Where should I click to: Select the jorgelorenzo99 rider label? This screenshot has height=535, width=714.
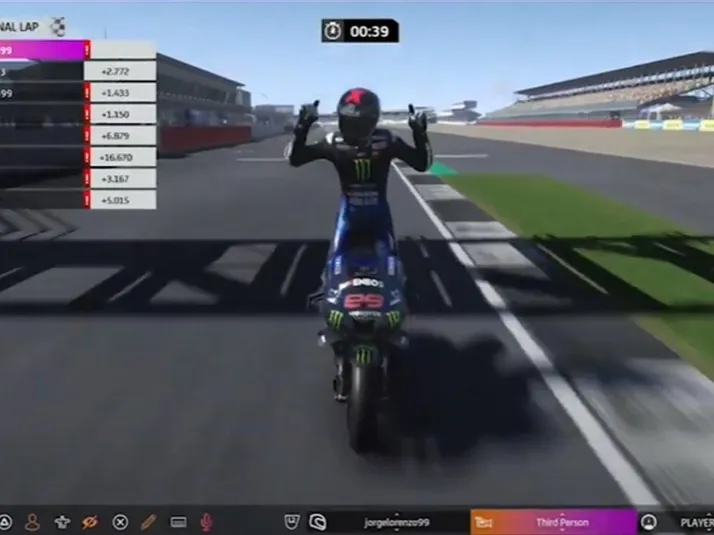399,522
